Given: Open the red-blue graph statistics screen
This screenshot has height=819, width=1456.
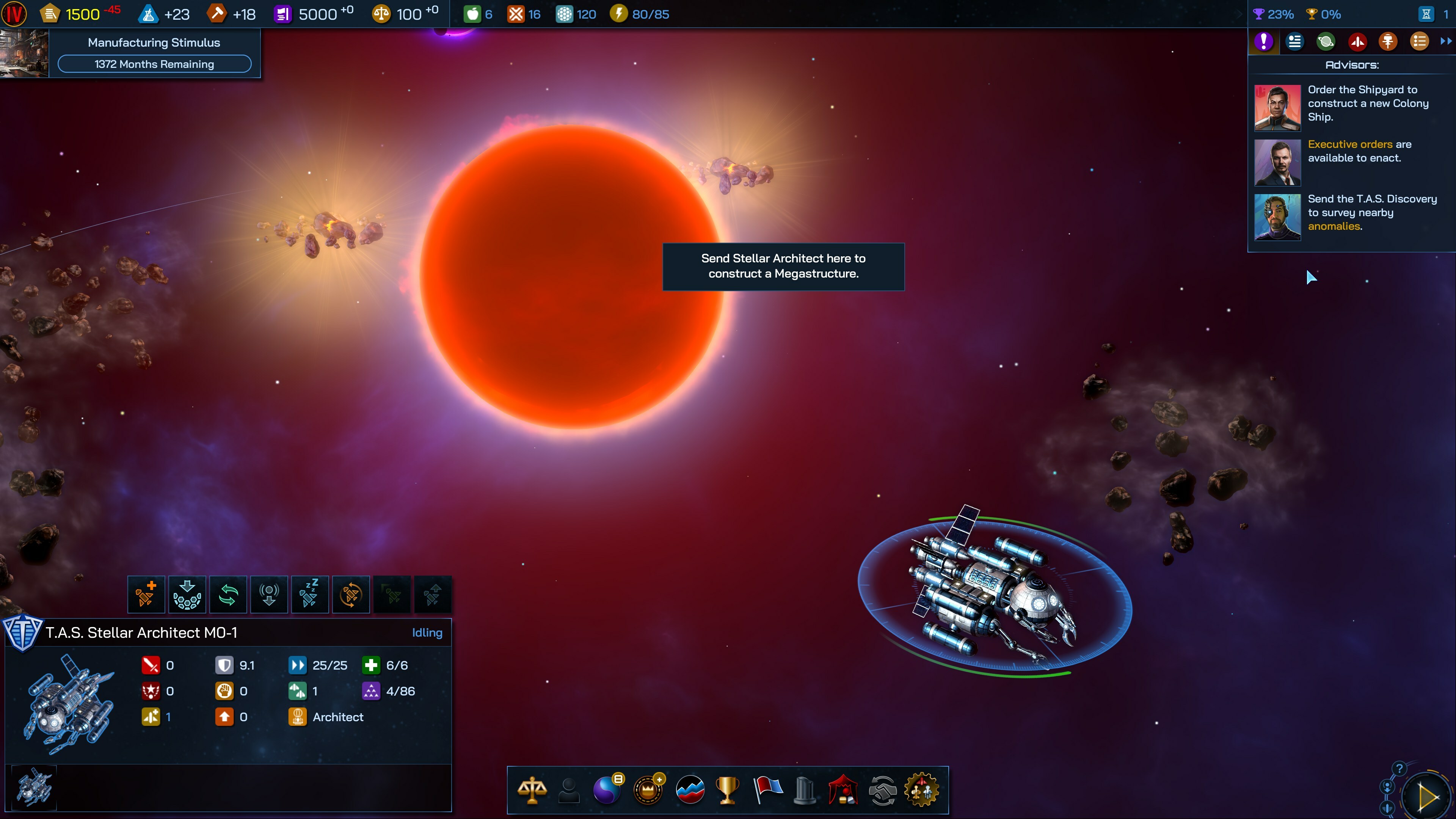Looking at the screenshot, I should tap(690, 789).
